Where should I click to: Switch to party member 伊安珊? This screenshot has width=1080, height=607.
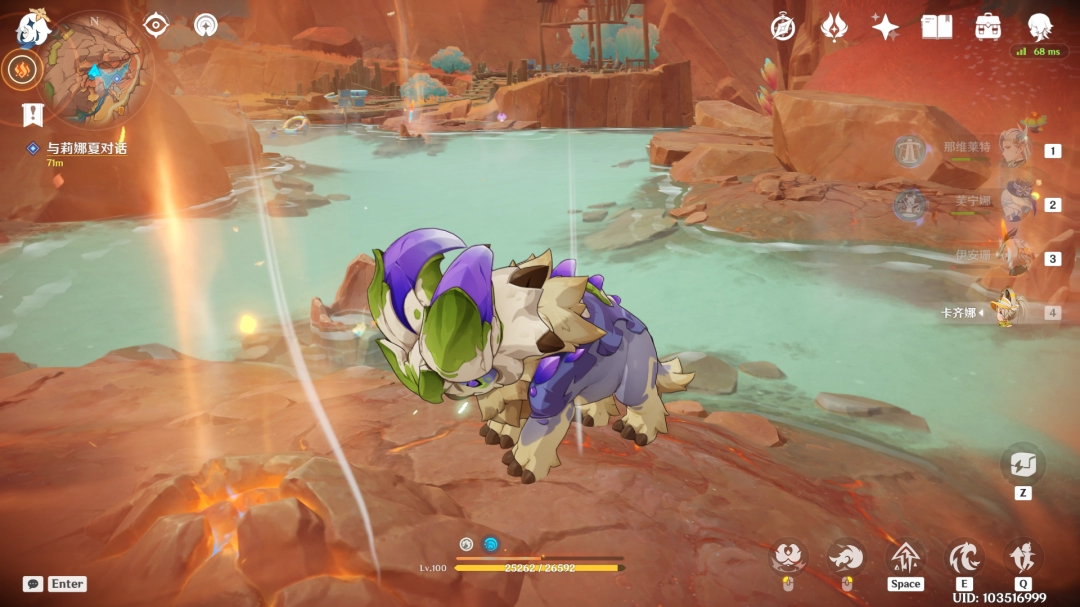pyautogui.click(x=1016, y=258)
